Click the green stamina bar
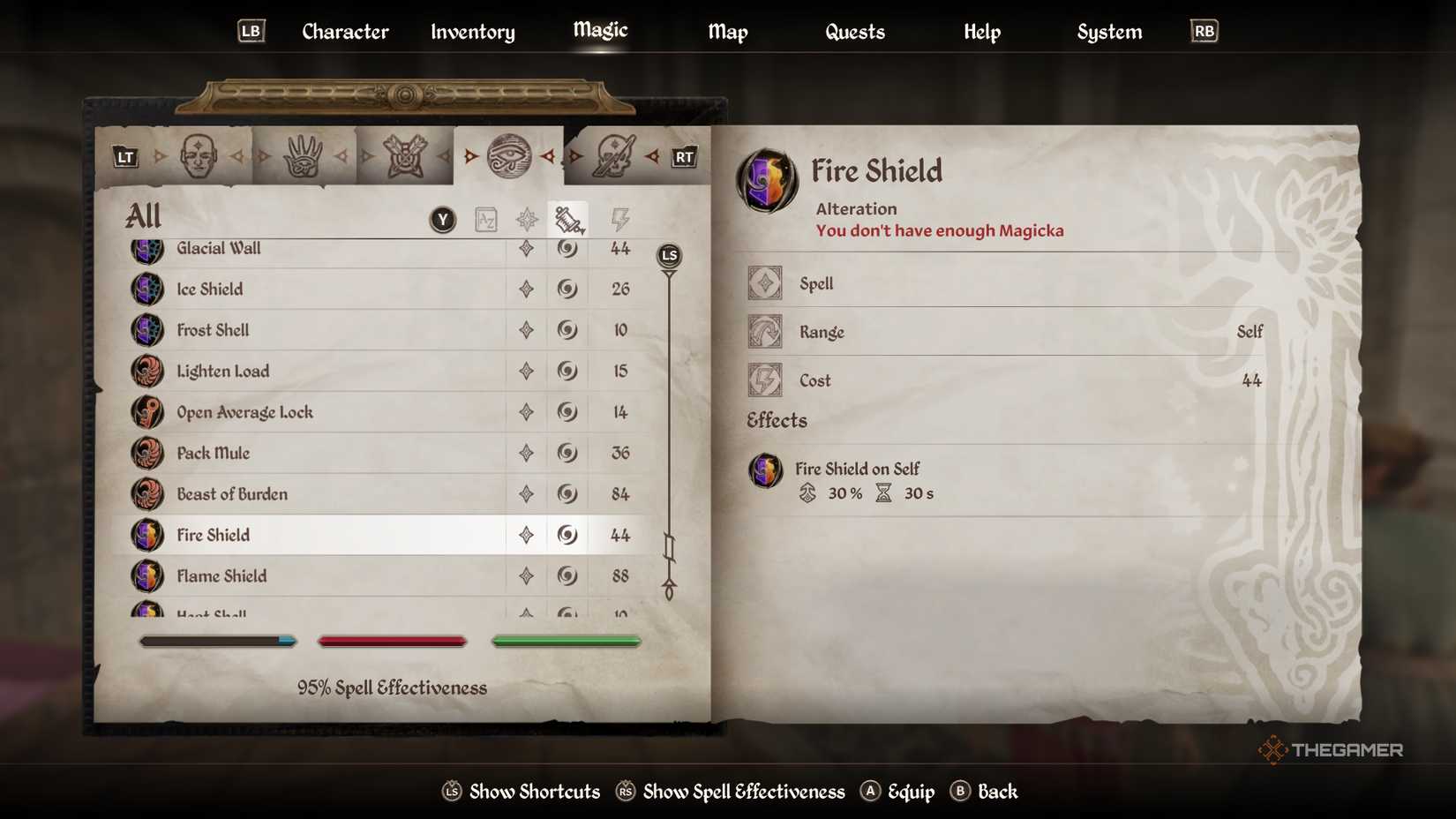Screen dimensions: 1456x819 (x=566, y=641)
